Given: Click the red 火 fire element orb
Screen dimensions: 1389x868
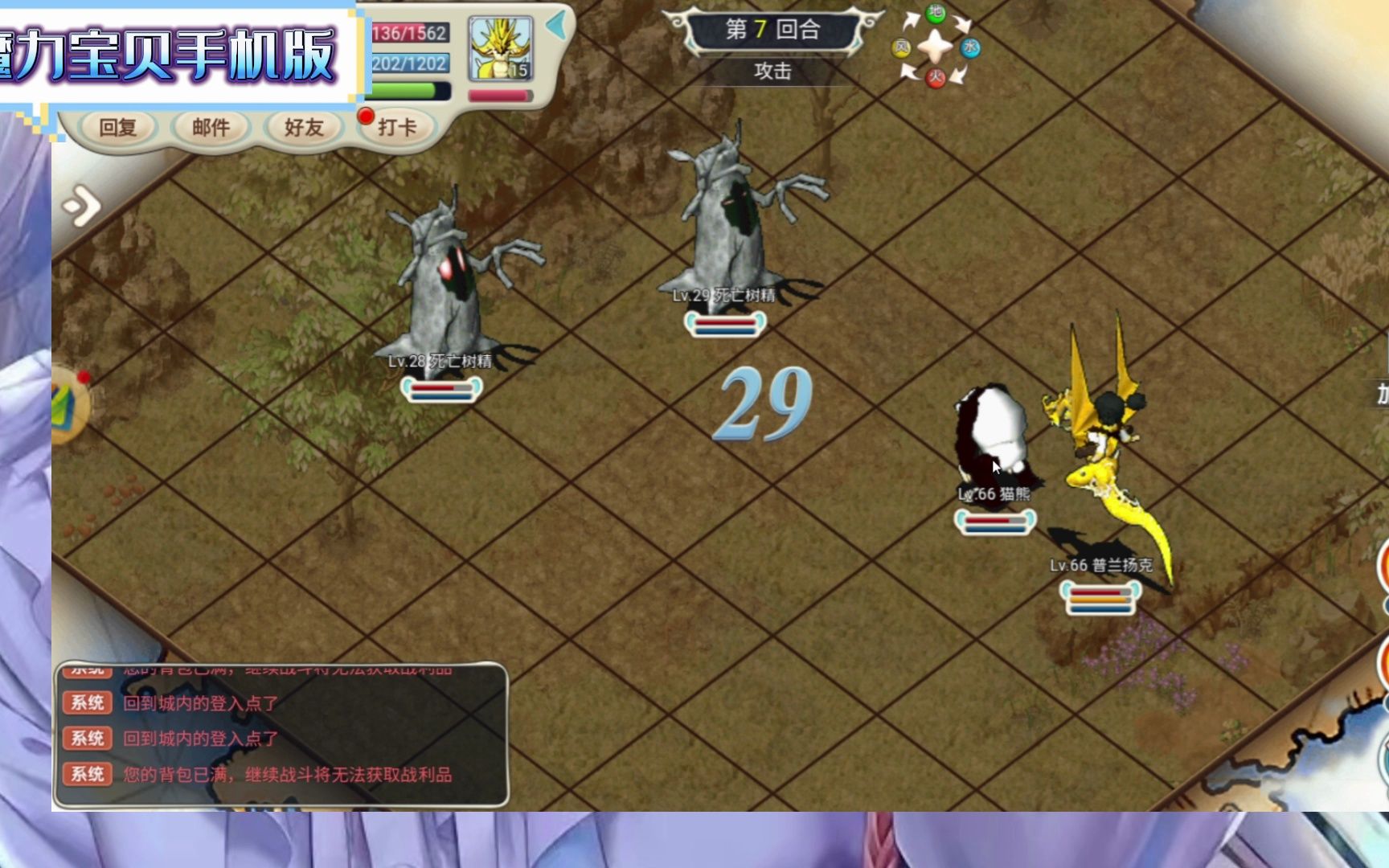Looking at the screenshot, I should [936, 78].
